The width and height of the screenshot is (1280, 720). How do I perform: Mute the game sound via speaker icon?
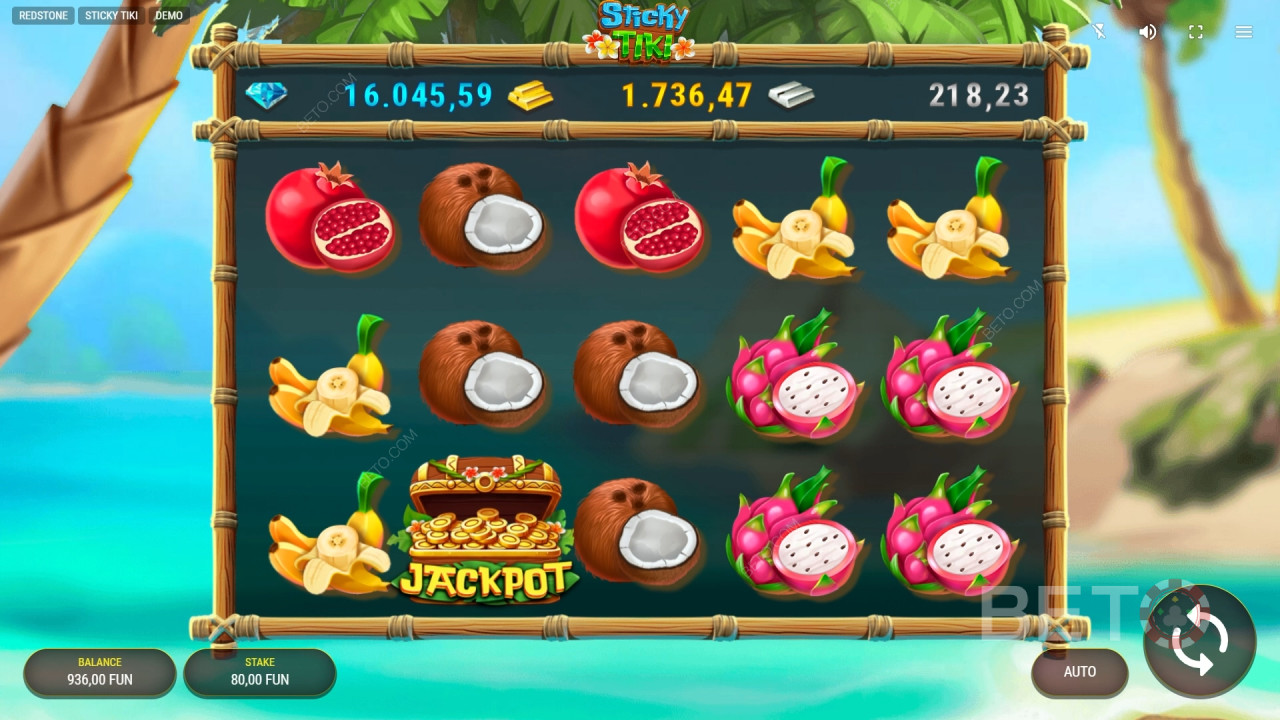[x=1148, y=32]
